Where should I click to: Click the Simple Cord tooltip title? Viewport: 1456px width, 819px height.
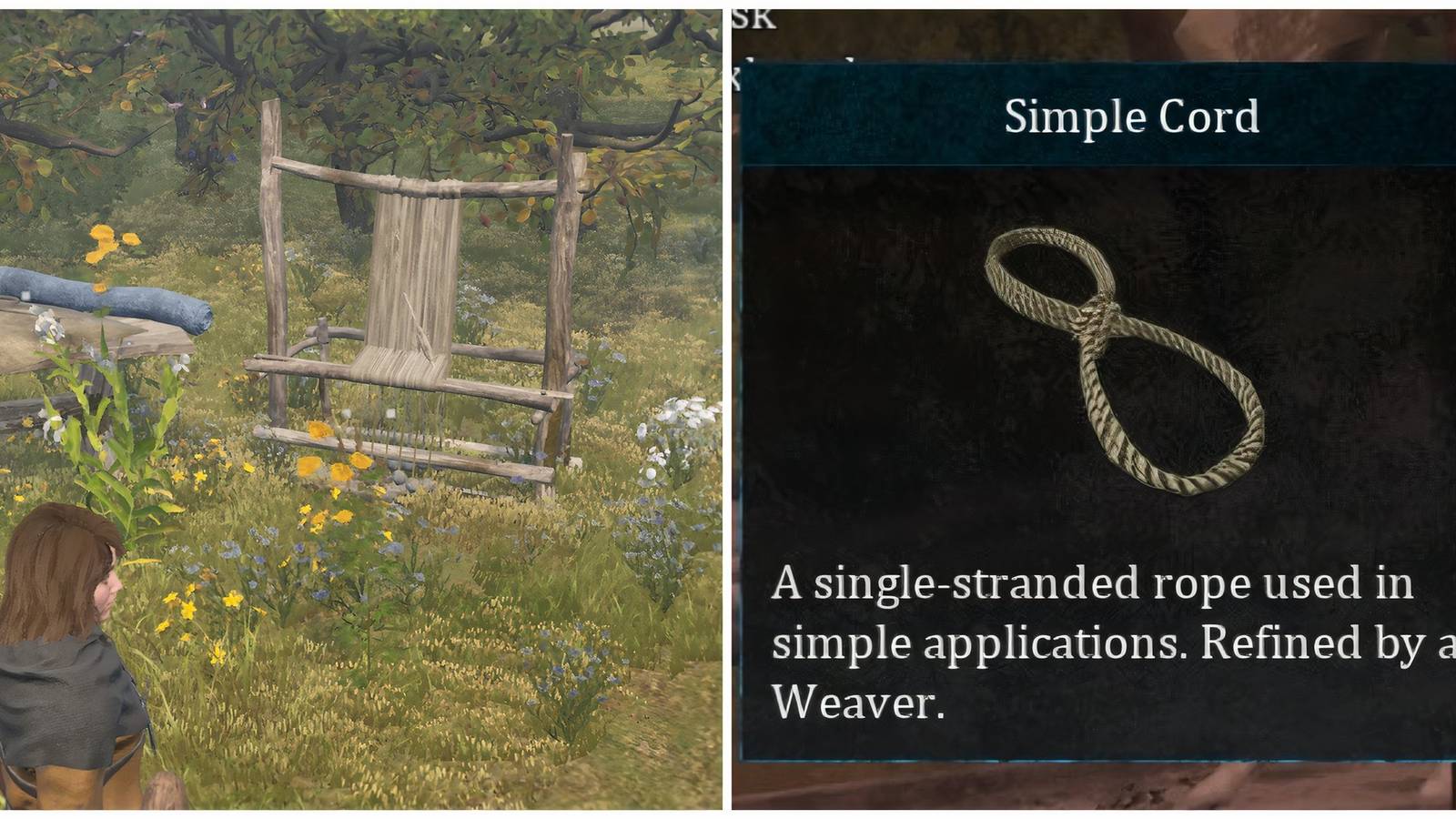[1130, 116]
